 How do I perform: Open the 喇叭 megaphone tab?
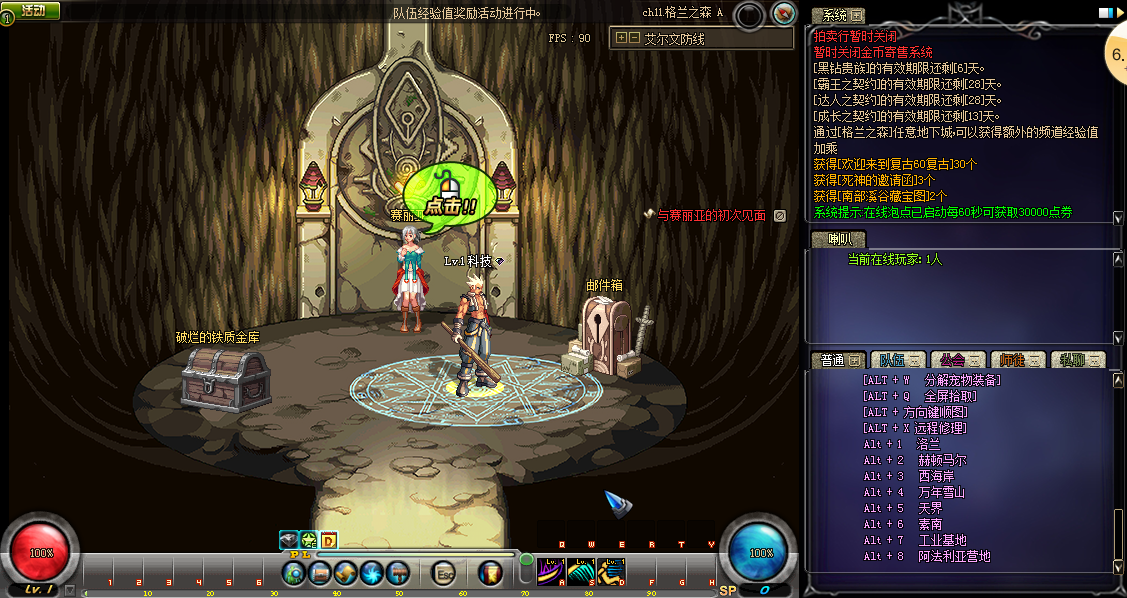click(x=836, y=238)
